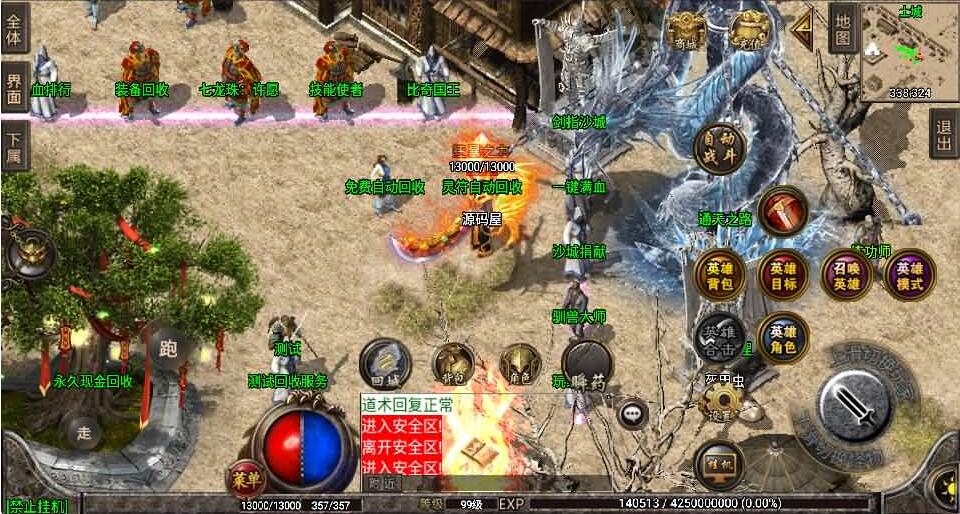Open the 商城 shop icon
This screenshot has height=514, width=960.
[687, 32]
